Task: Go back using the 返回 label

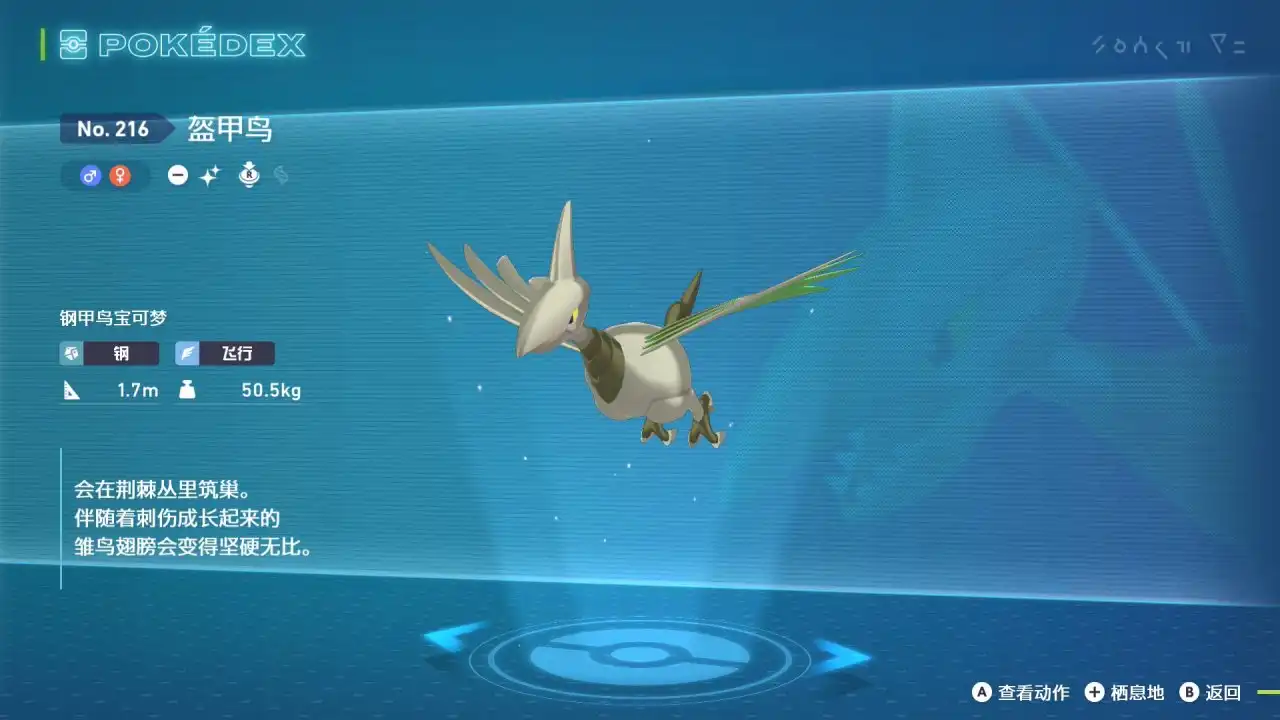Action: [1223, 692]
